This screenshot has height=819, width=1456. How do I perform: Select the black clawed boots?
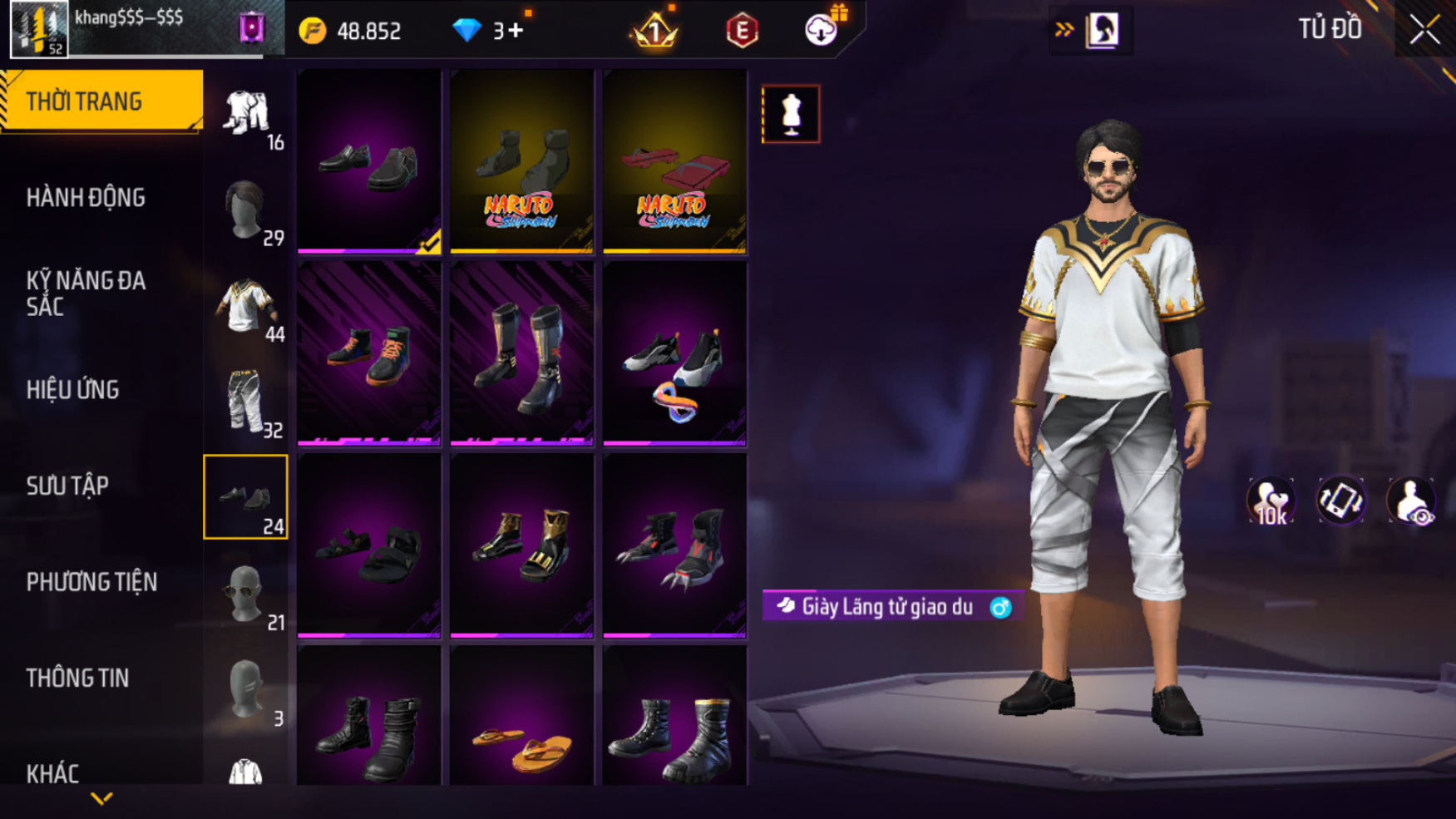[x=674, y=546]
